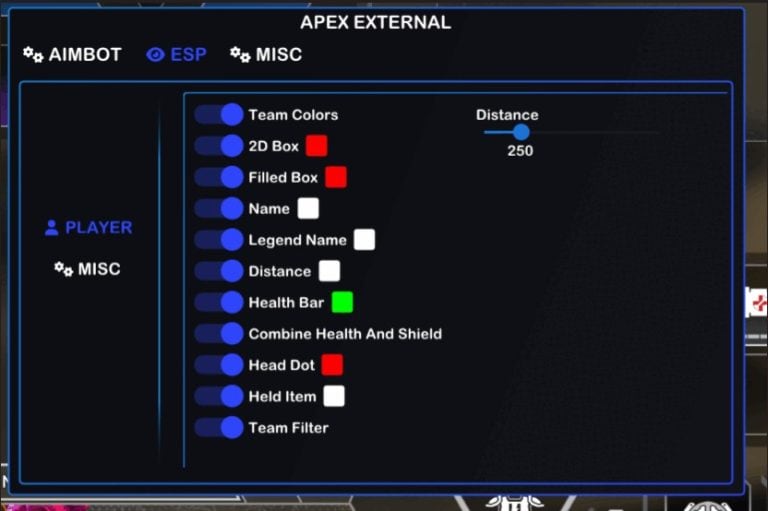Select the red Filled Box color swatch
This screenshot has height=511, width=768.
[x=335, y=177]
